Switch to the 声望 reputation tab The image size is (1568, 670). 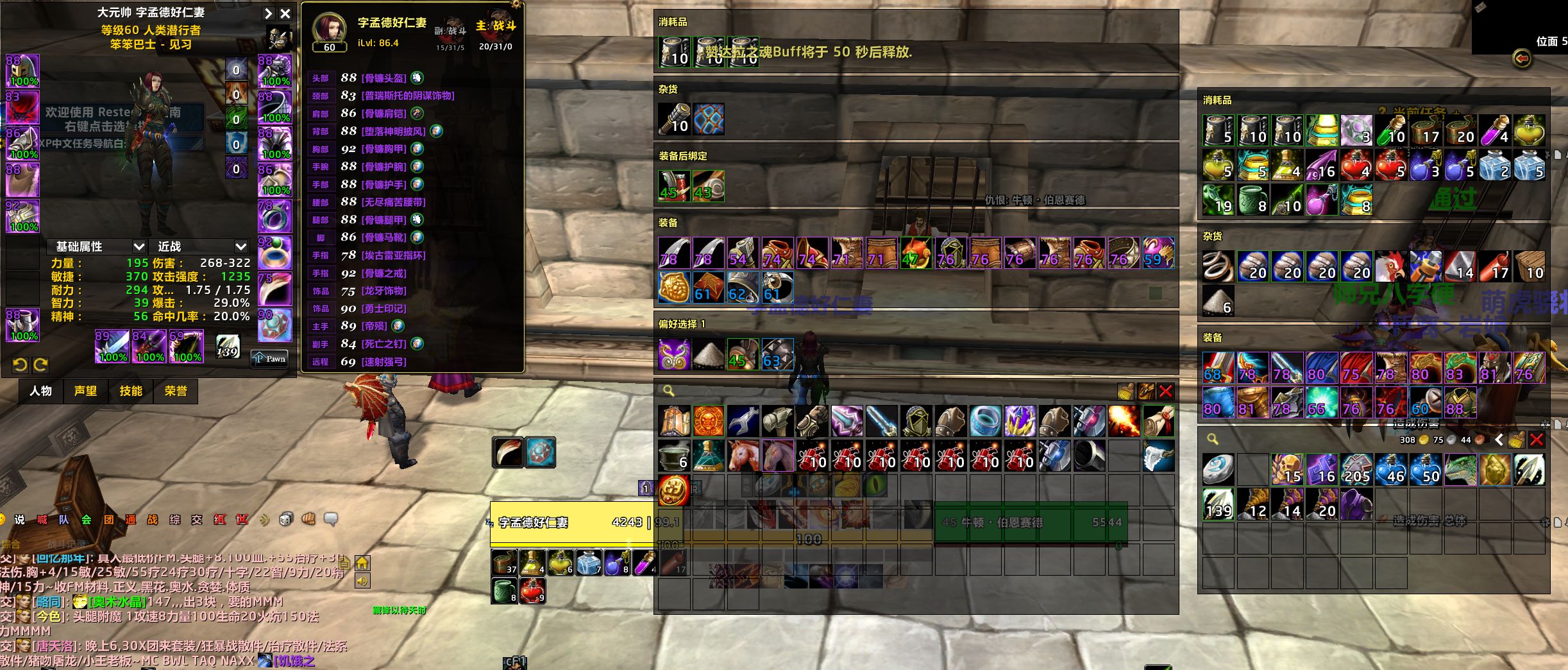[85, 391]
